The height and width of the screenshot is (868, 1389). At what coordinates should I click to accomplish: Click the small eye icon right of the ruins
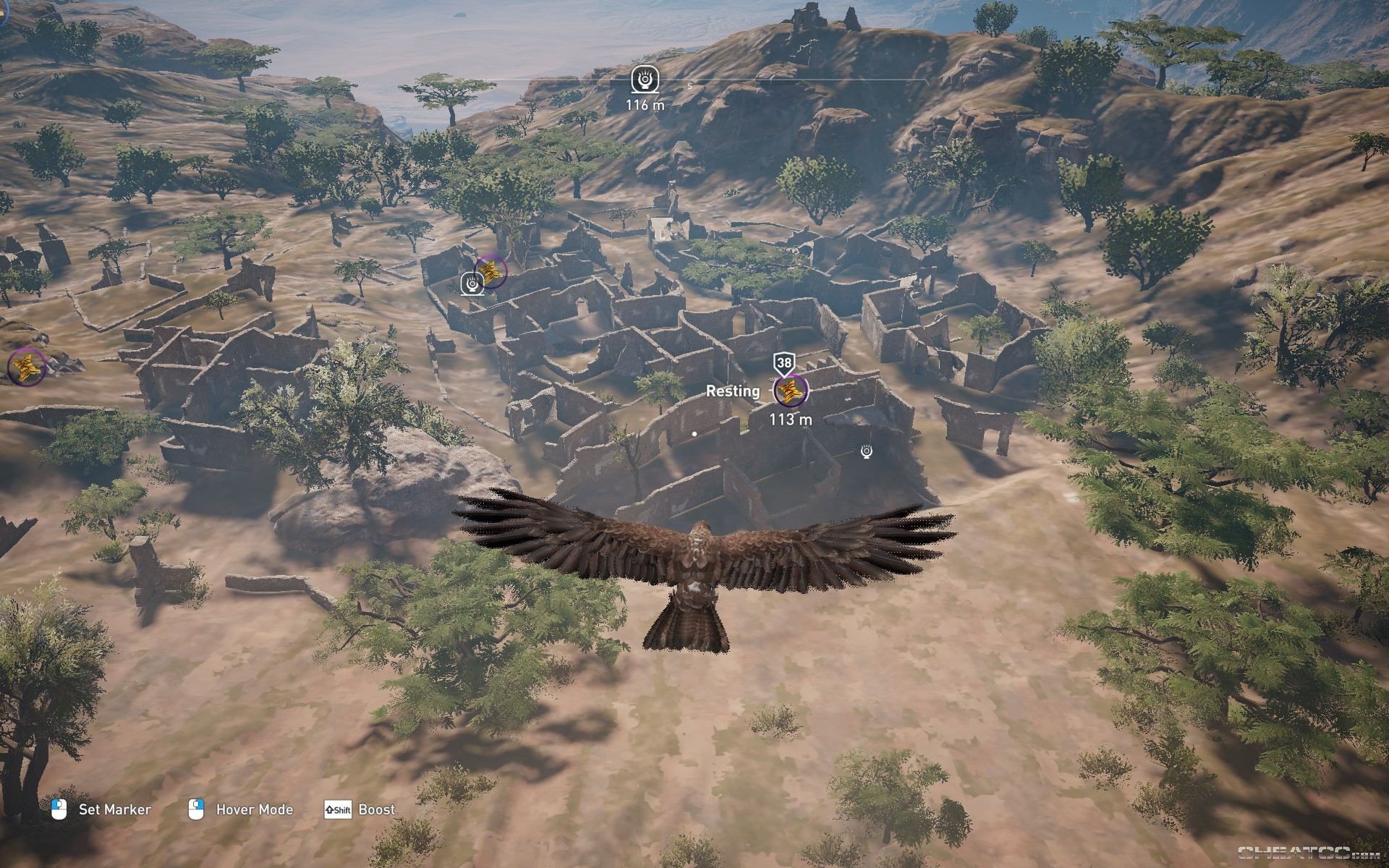(x=865, y=452)
